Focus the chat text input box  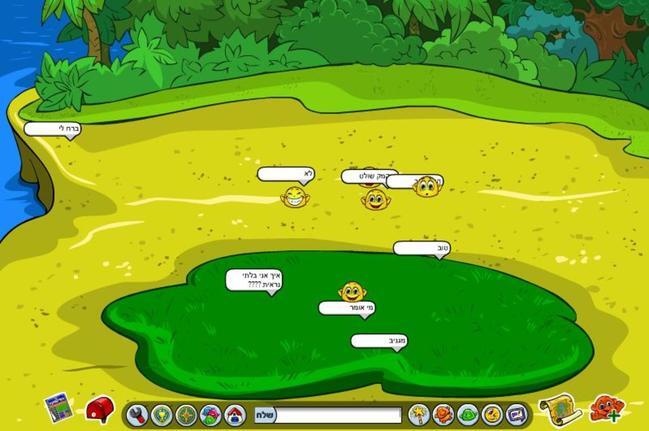(338, 415)
